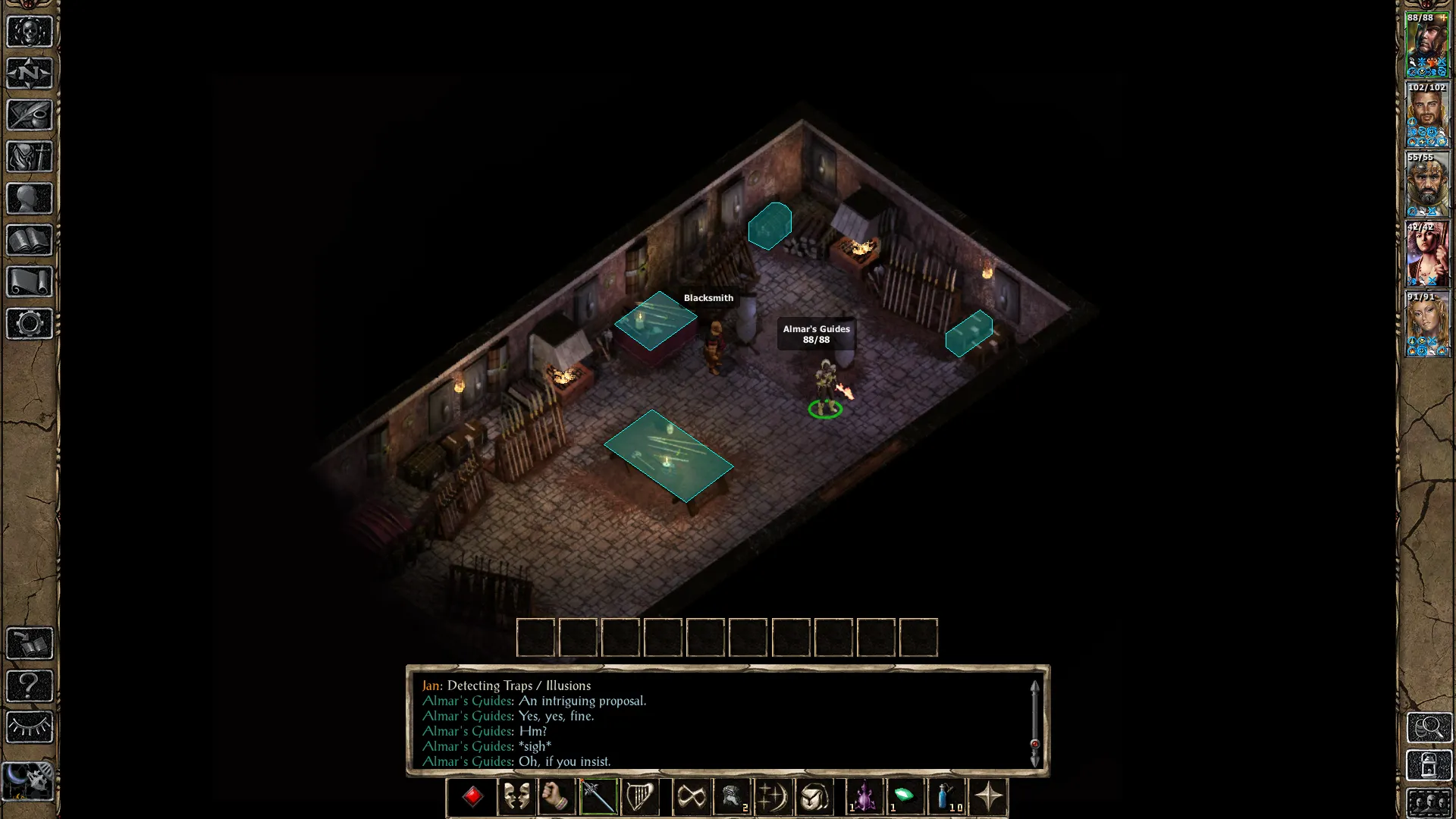Use the blue potion quick item slot
The width and height of the screenshot is (1456, 819).
946,797
